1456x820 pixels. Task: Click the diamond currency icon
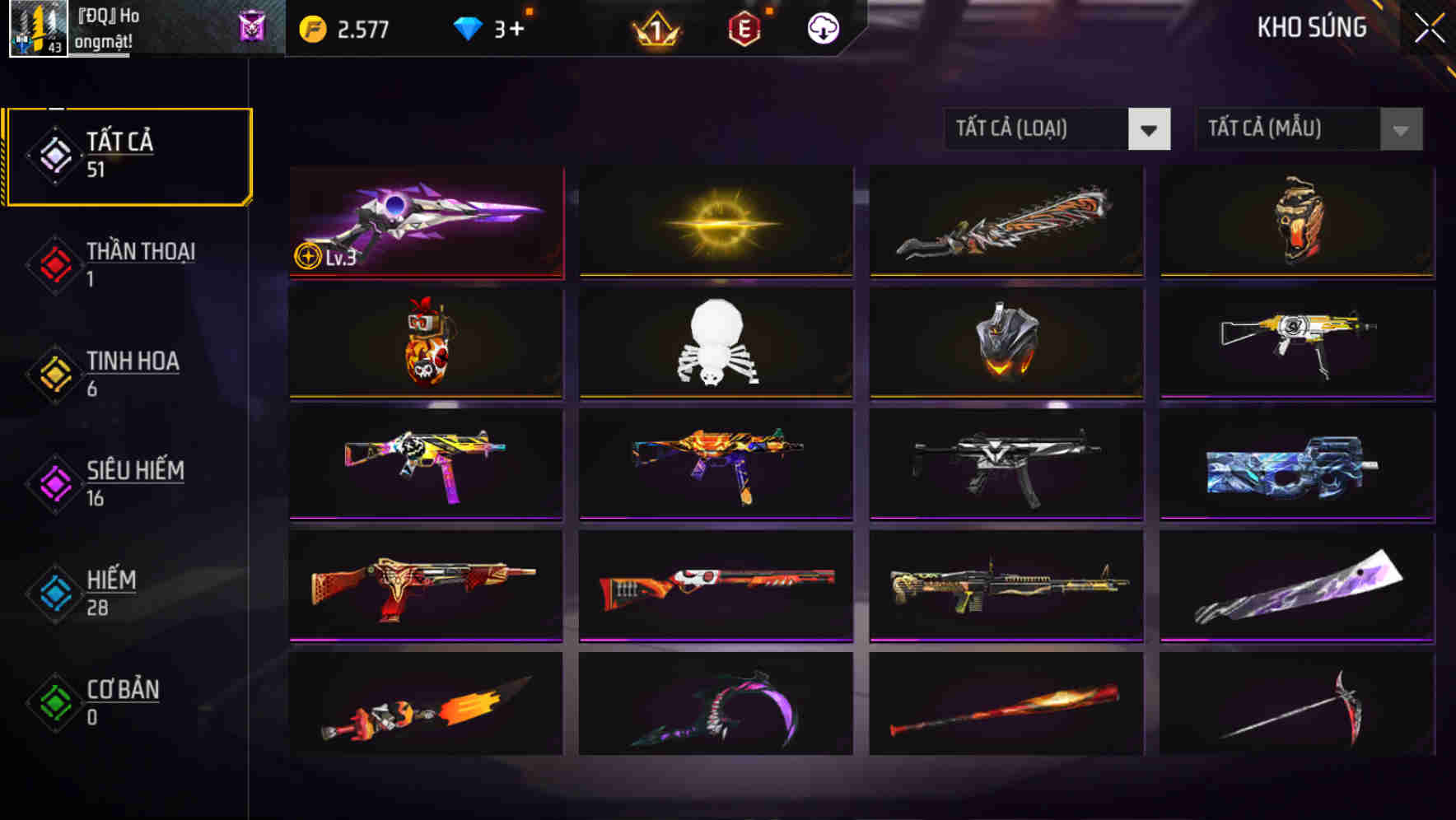click(x=467, y=27)
